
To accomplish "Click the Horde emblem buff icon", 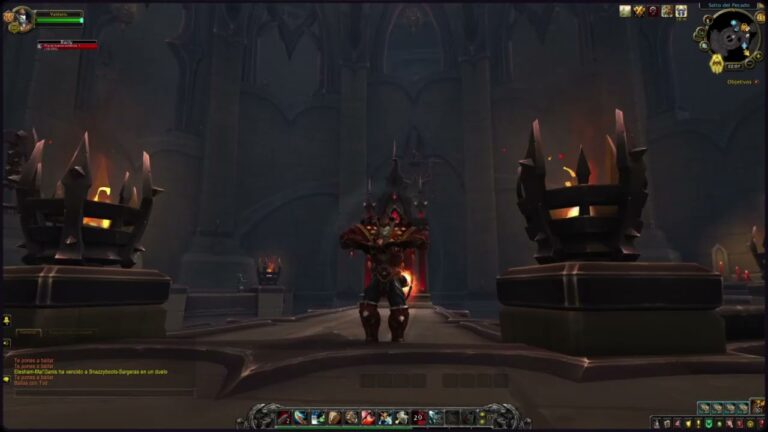I will point(653,11).
